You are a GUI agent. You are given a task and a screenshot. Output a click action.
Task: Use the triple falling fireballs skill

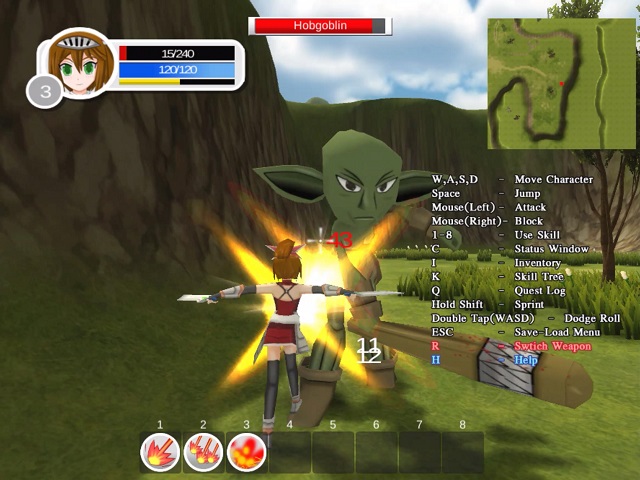[x=203, y=453]
